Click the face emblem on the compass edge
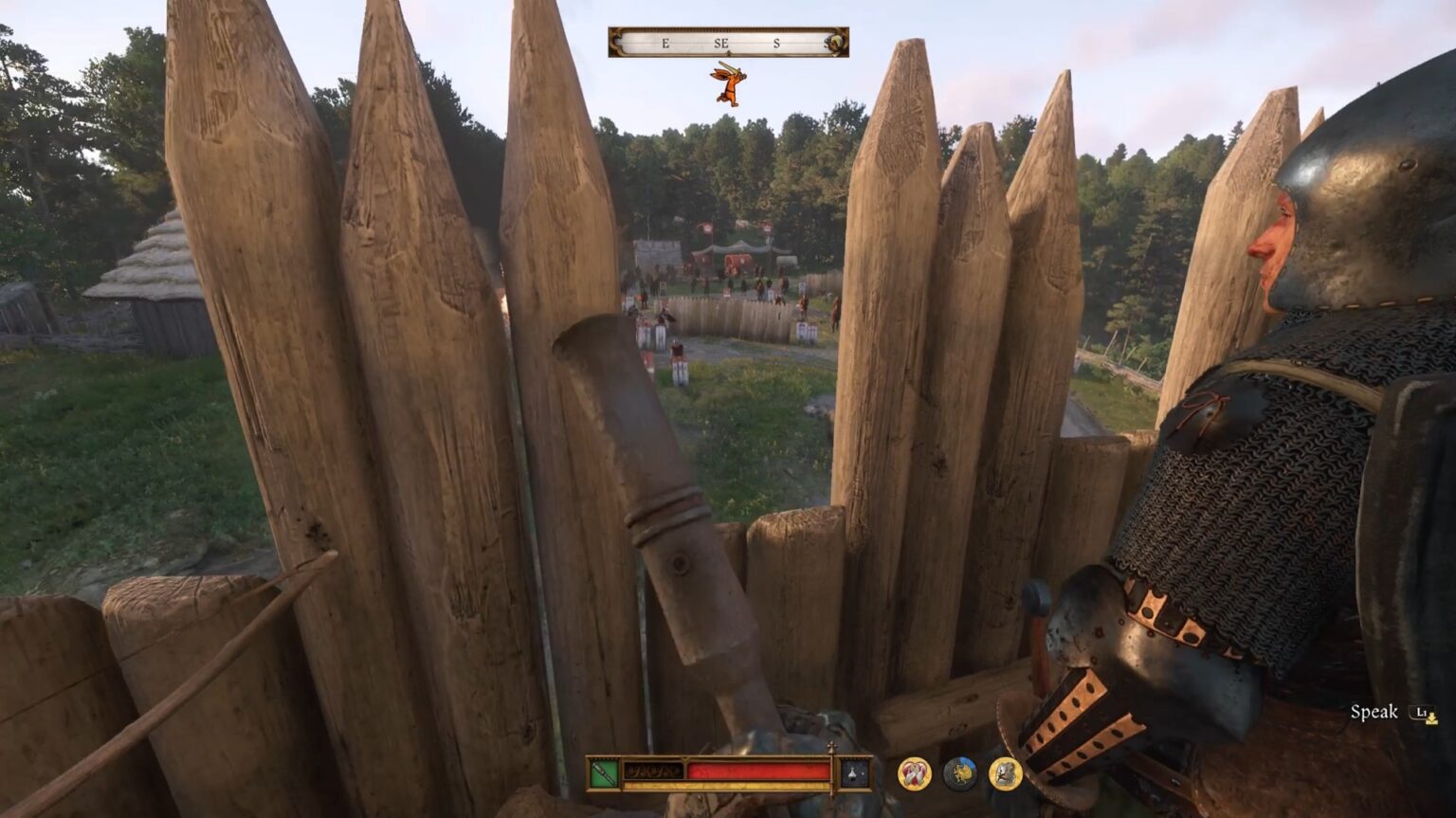The height and width of the screenshot is (818, 1456). [835, 40]
